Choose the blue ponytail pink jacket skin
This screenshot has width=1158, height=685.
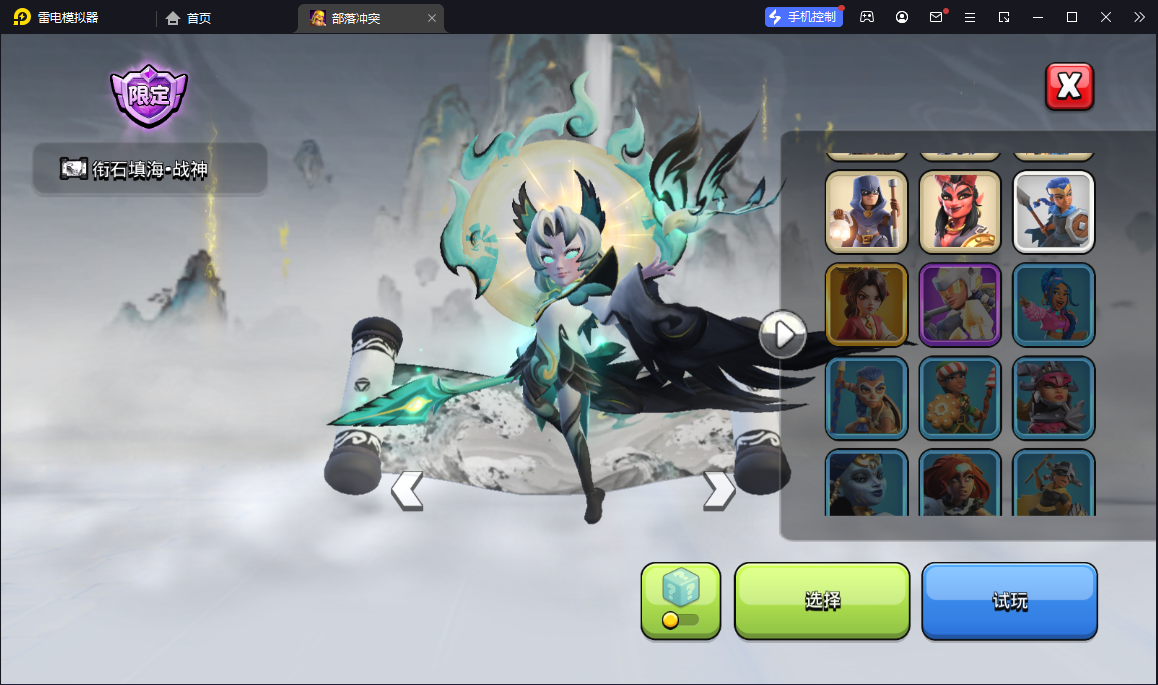tap(1053, 305)
